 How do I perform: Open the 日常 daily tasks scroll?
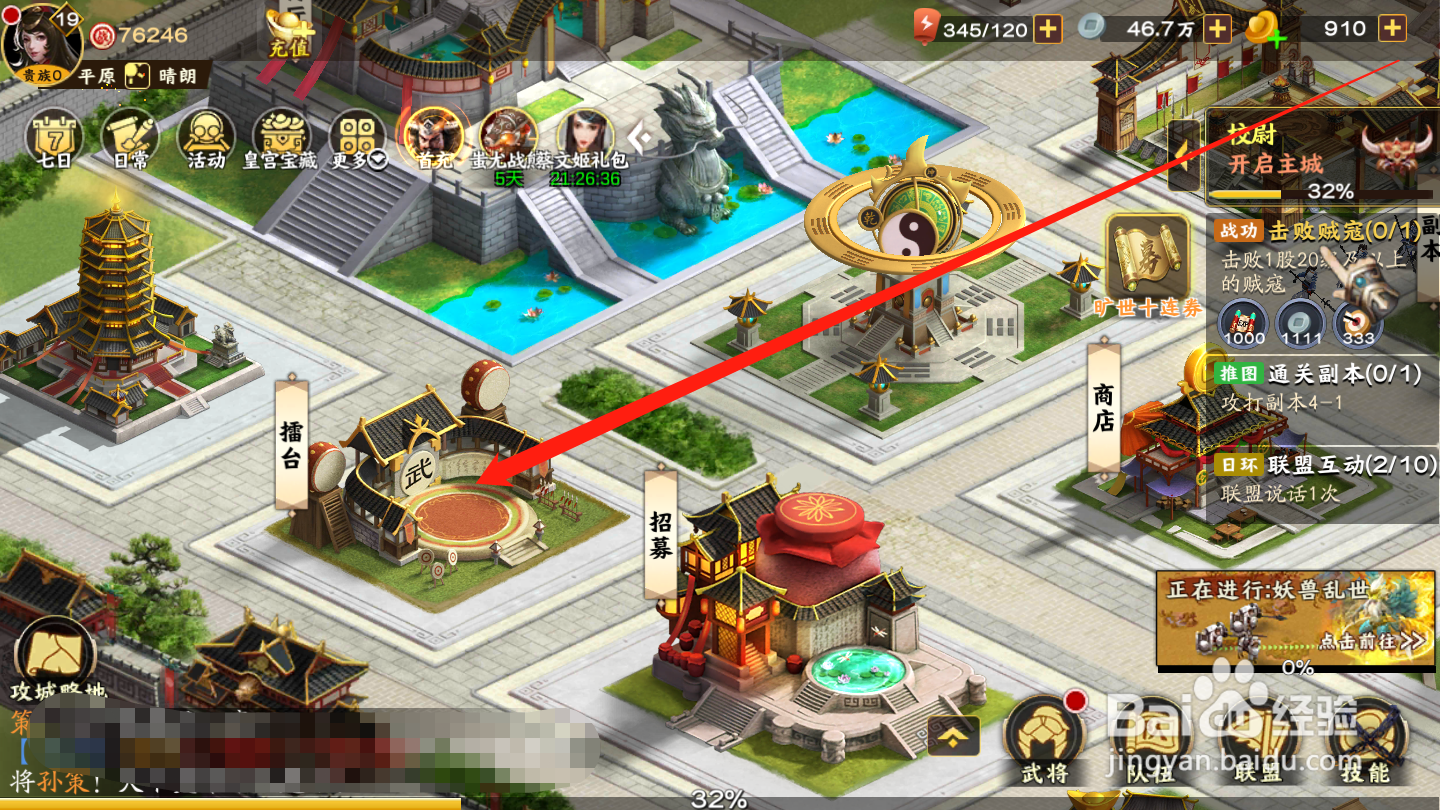[x=130, y=140]
